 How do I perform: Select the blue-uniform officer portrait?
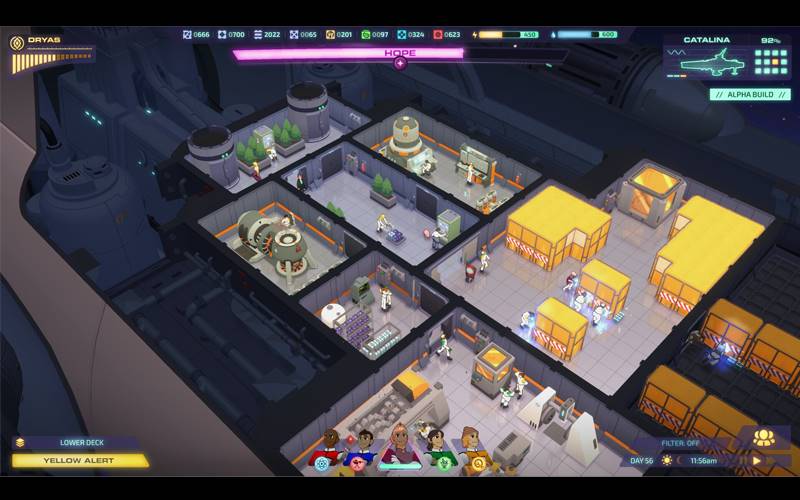coord(364,448)
